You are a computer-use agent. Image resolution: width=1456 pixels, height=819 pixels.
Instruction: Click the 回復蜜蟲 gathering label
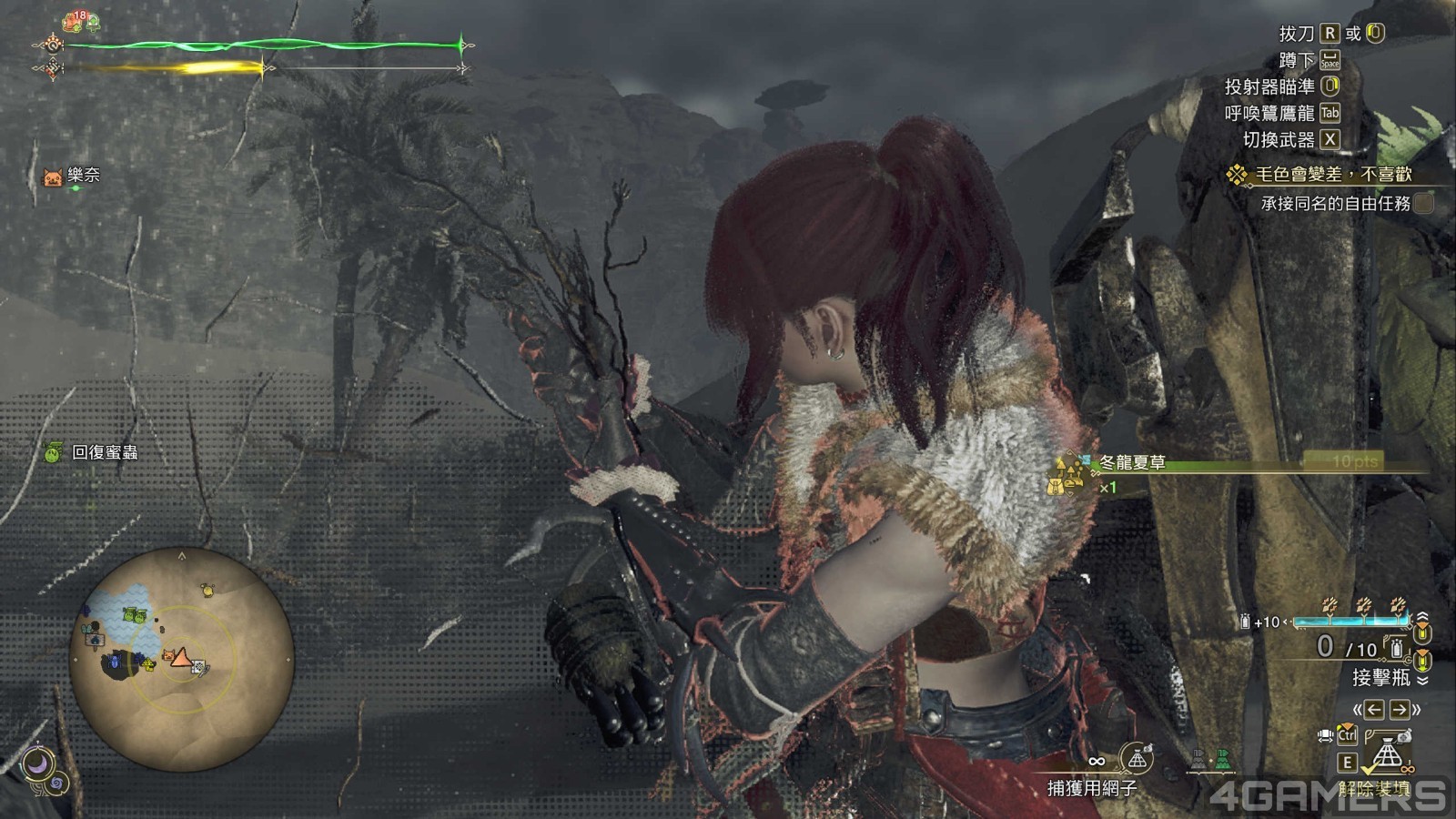coord(104,452)
